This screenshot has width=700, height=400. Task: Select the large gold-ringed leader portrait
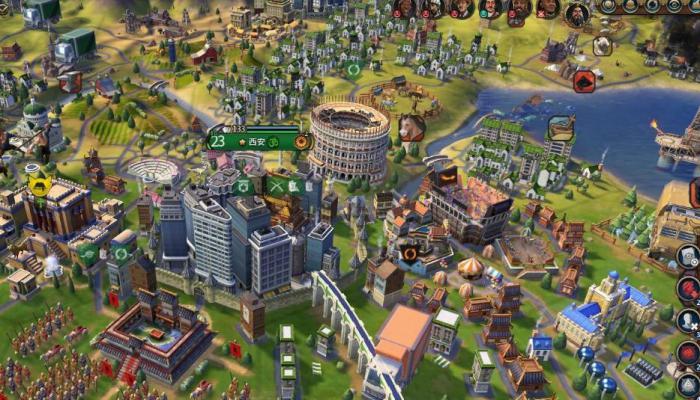click(577, 14)
